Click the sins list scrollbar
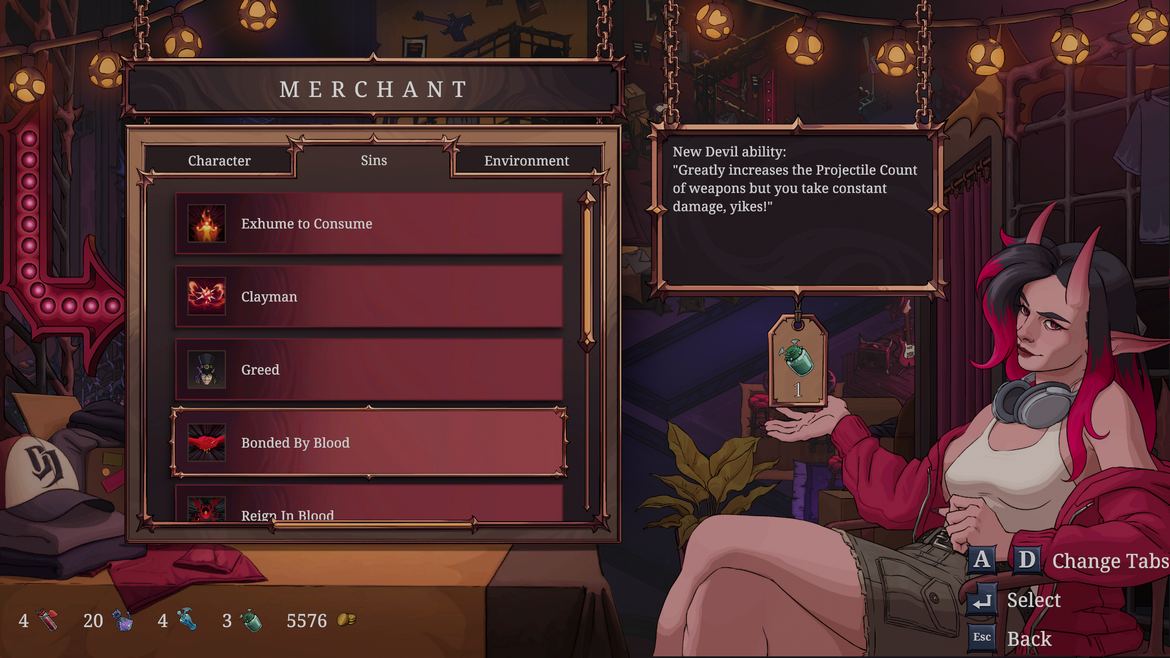 click(588, 270)
